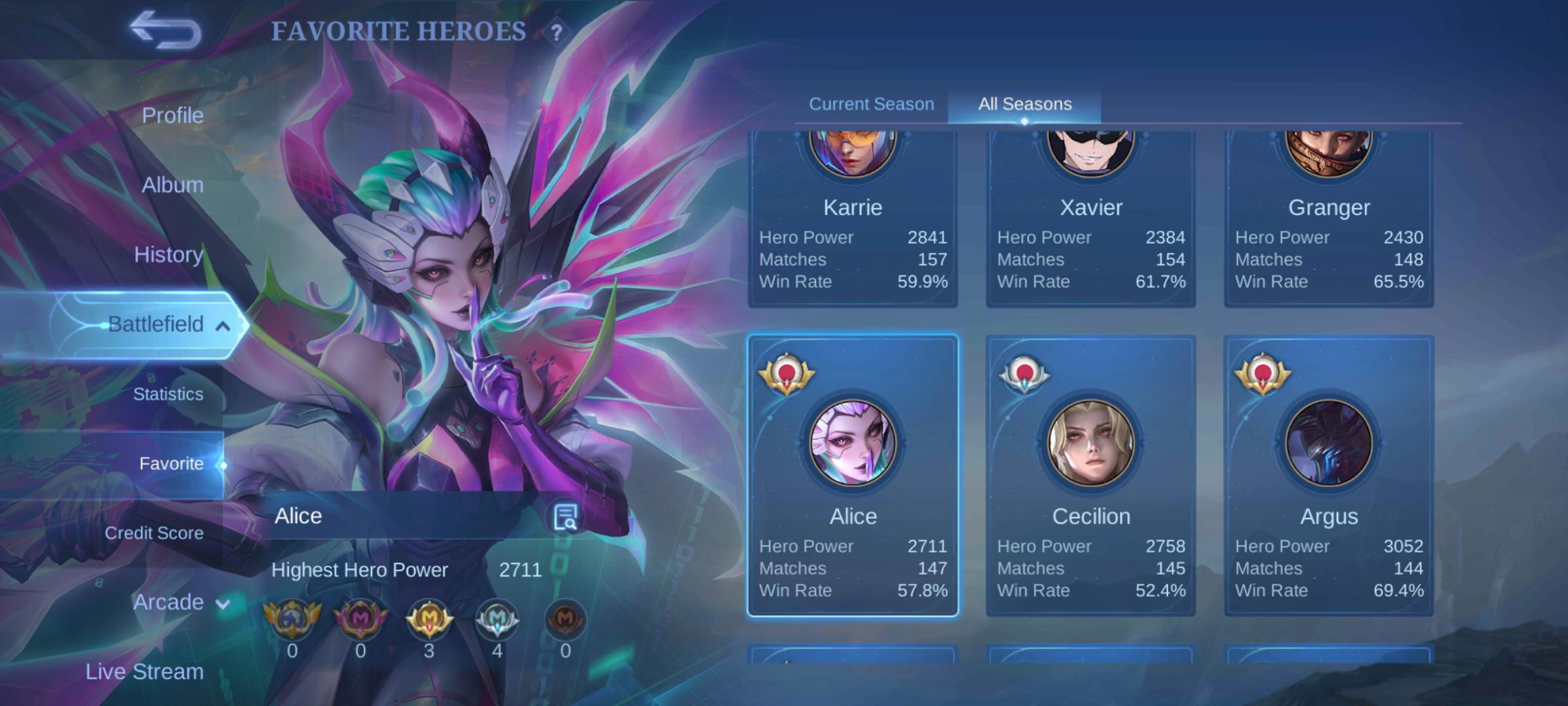This screenshot has width=1568, height=706.
Task: Open the Favorite Heroes help question mark
Action: point(556,32)
